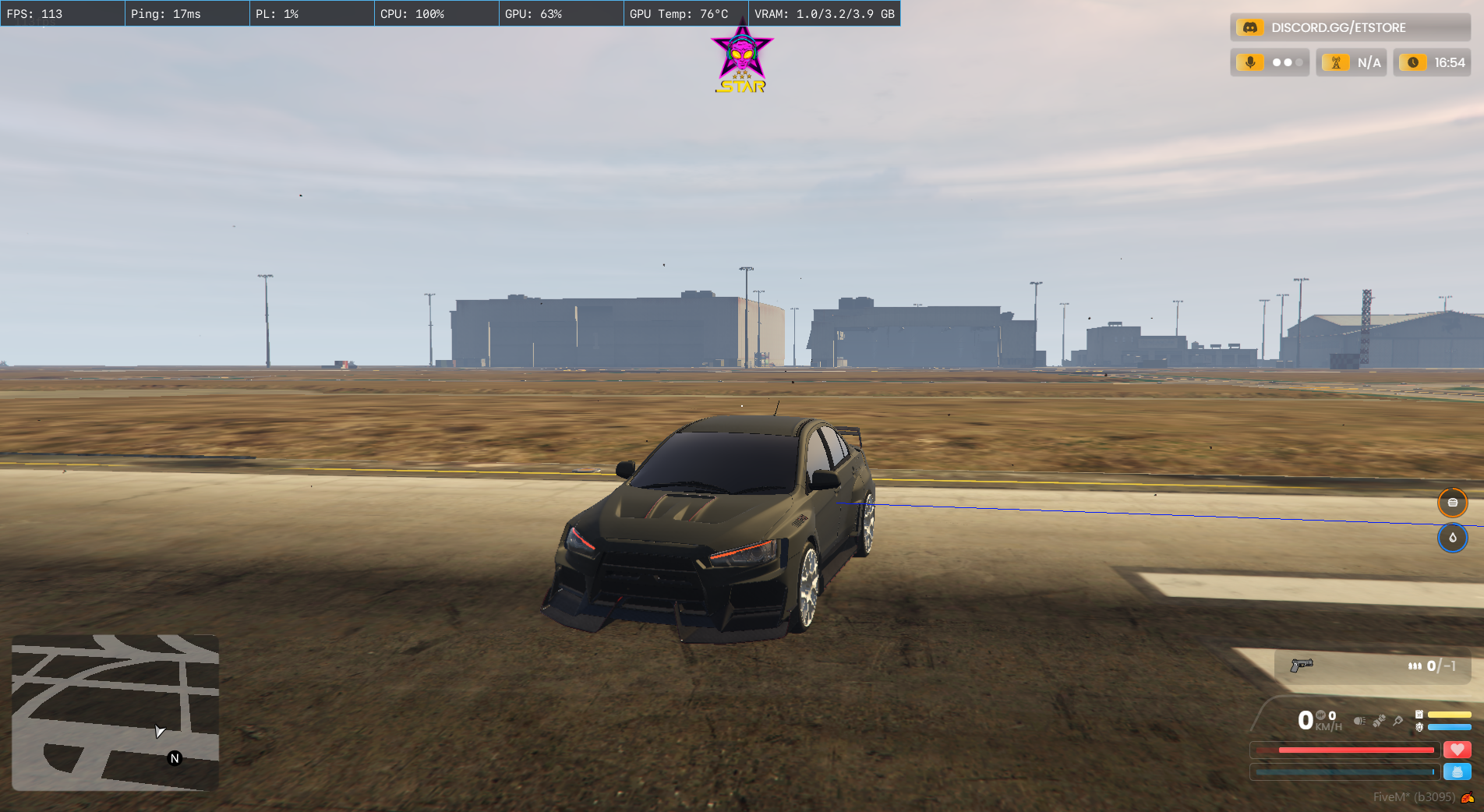
Task: Click the fuel pump gauge icon
Action: pyautogui.click(x=1419, y=714)
